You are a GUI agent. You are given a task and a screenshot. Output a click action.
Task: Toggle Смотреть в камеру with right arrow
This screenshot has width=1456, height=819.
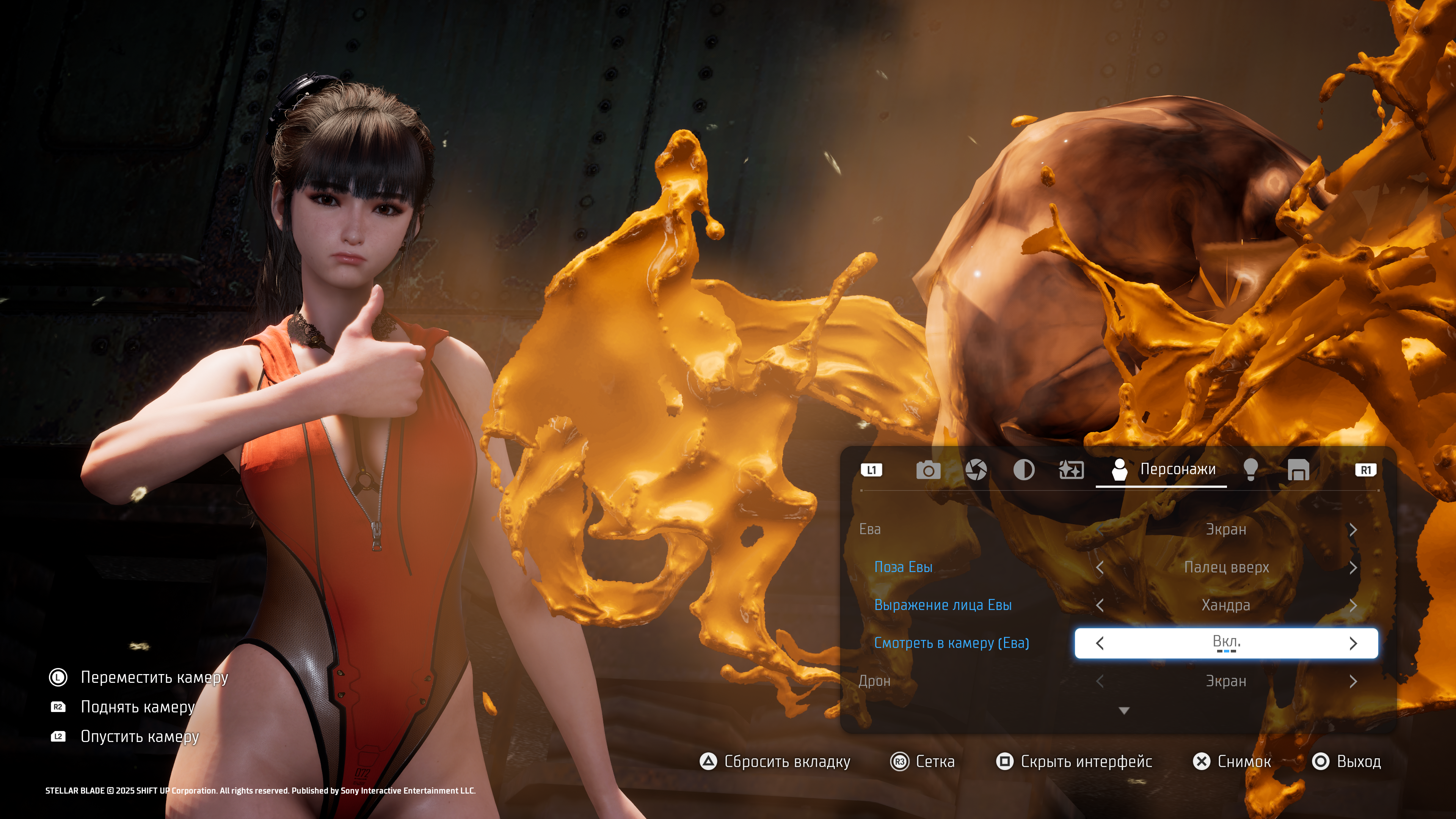pos(1353,643)
